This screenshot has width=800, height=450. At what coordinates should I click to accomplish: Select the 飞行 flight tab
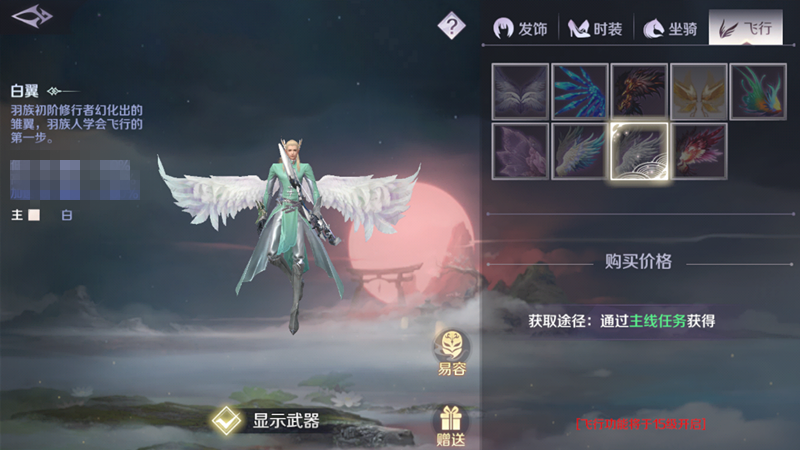(745, 28)
